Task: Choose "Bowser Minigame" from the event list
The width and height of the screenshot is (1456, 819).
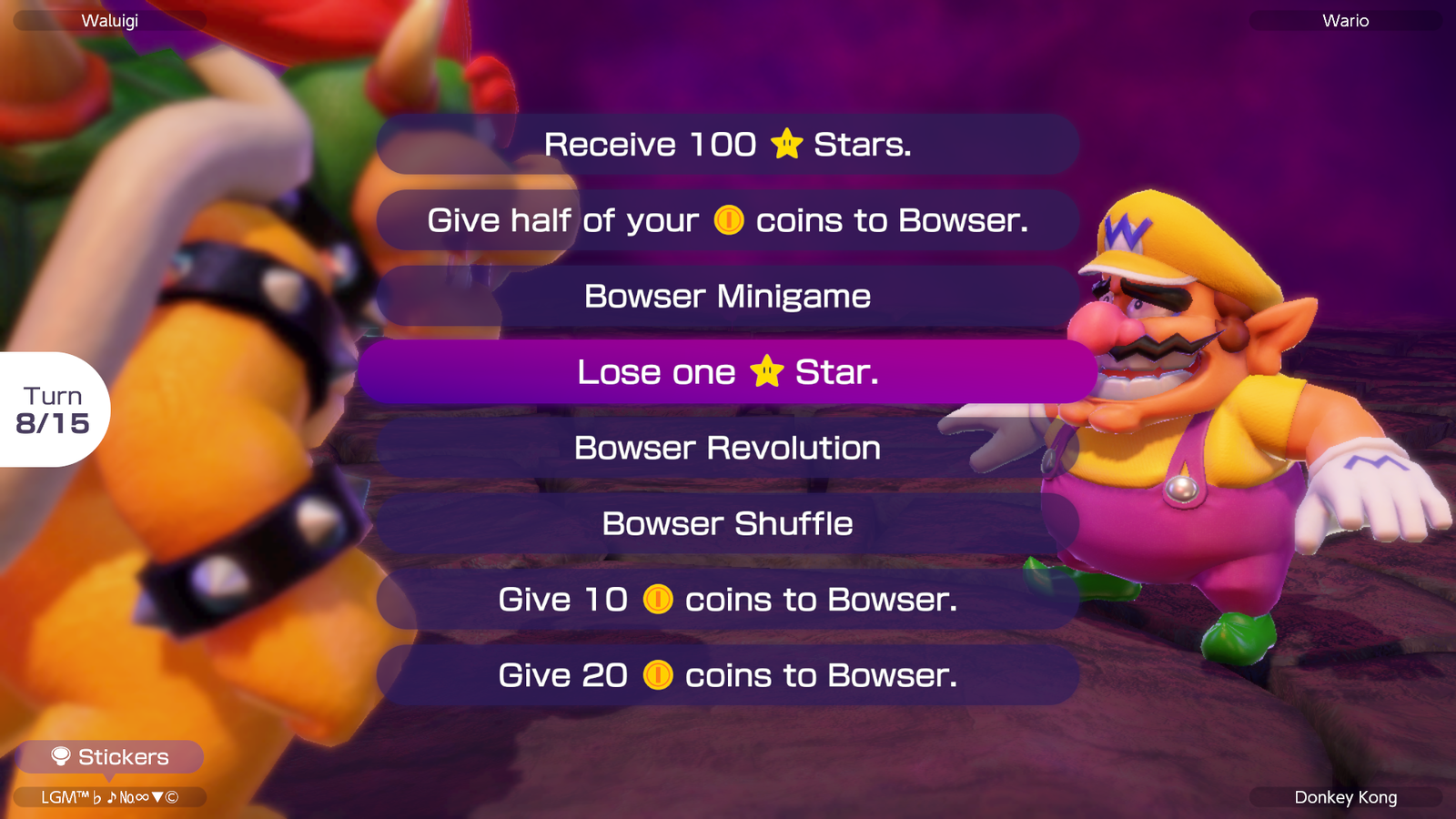Action: tap(728, 295)
